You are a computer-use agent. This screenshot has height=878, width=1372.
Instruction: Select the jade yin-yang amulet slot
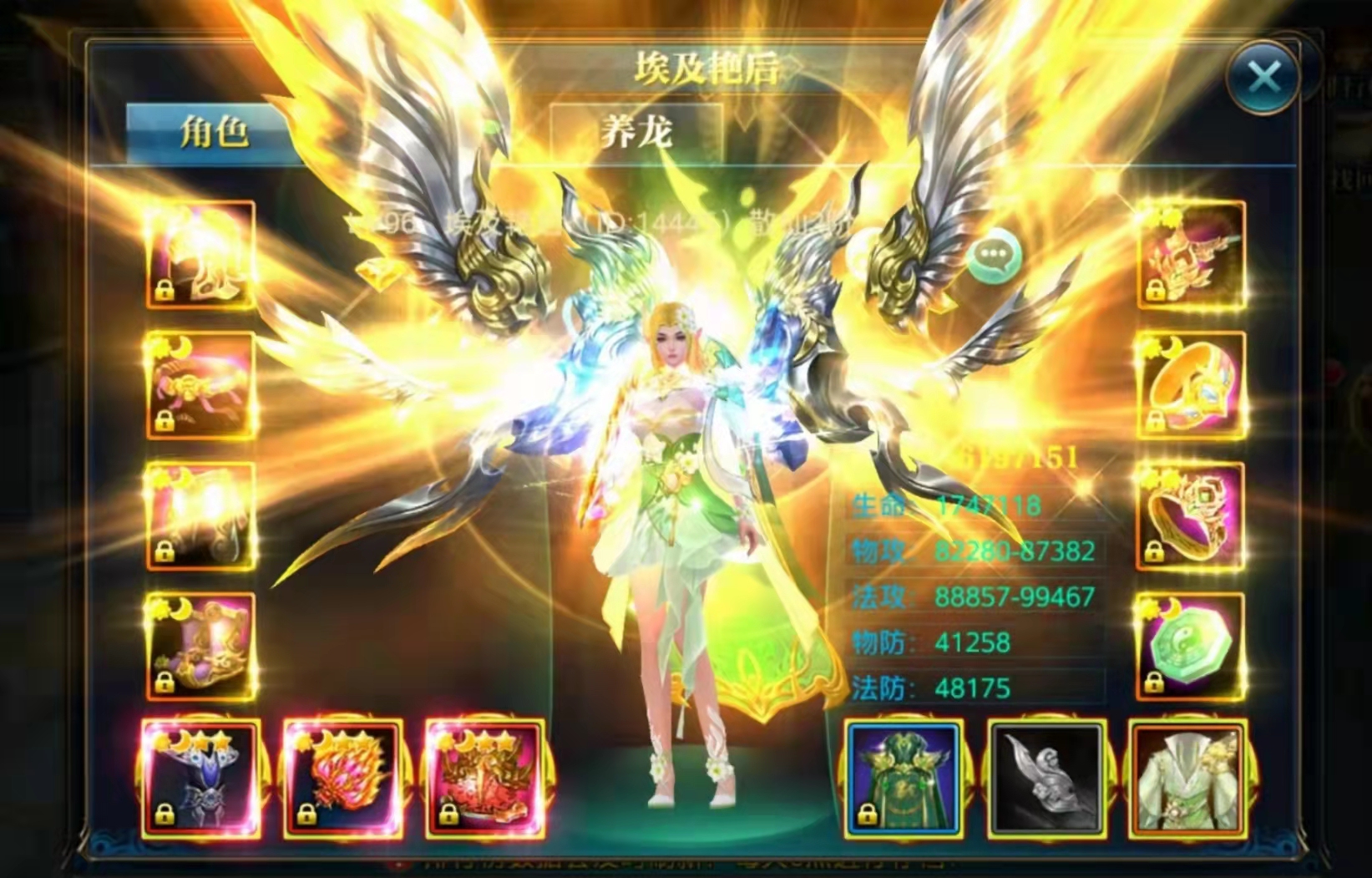click(1192, 647)
